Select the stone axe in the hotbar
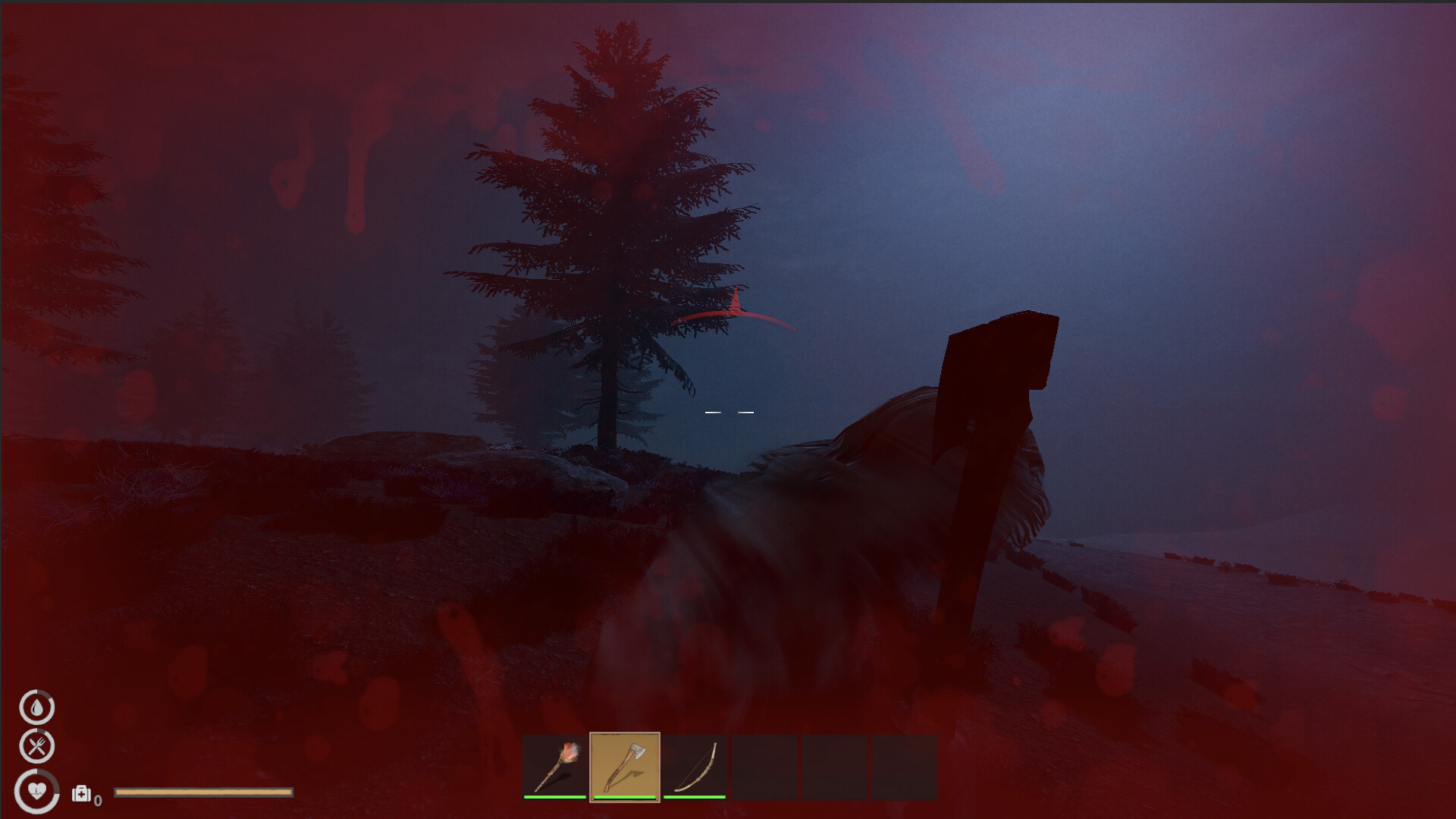Image resolution: width=1456 pixels, height=819 pixels. [626, 766]
